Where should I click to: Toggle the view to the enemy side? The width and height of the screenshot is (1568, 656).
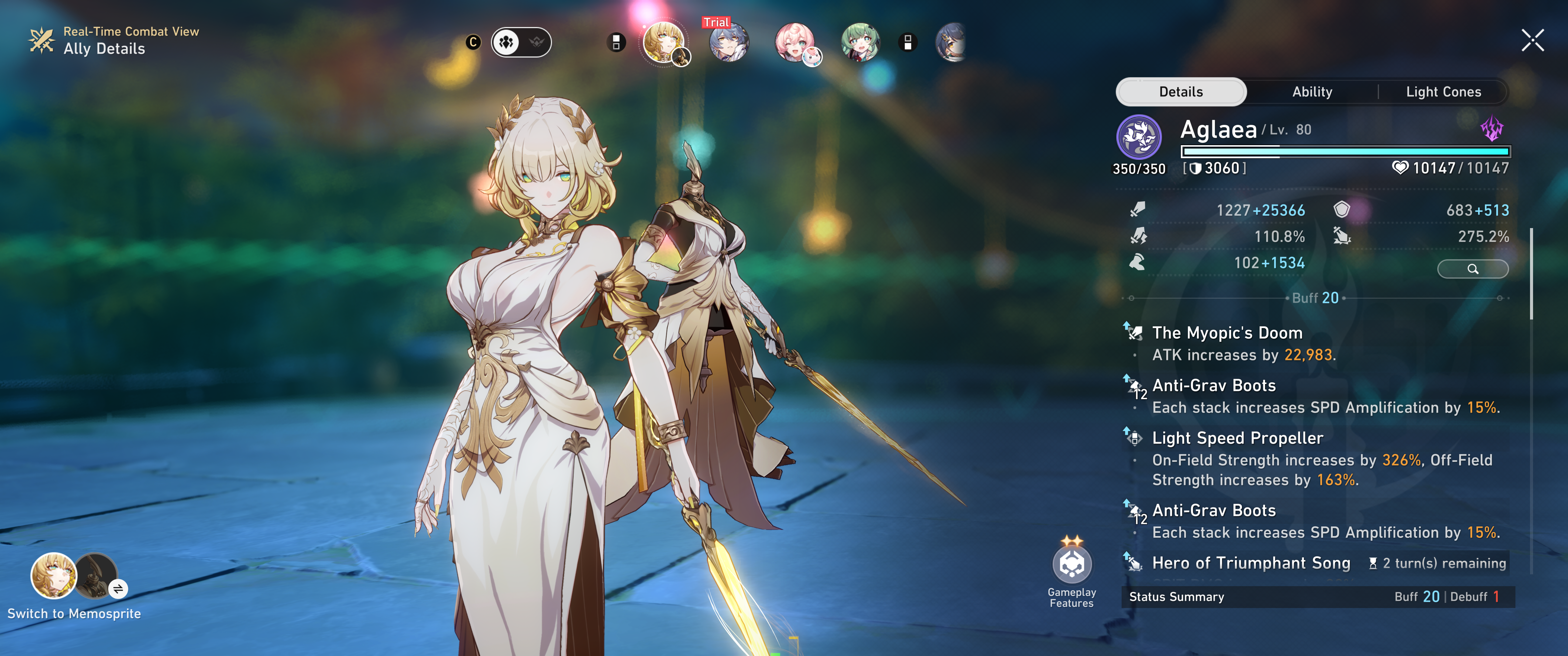click(536, 43)
